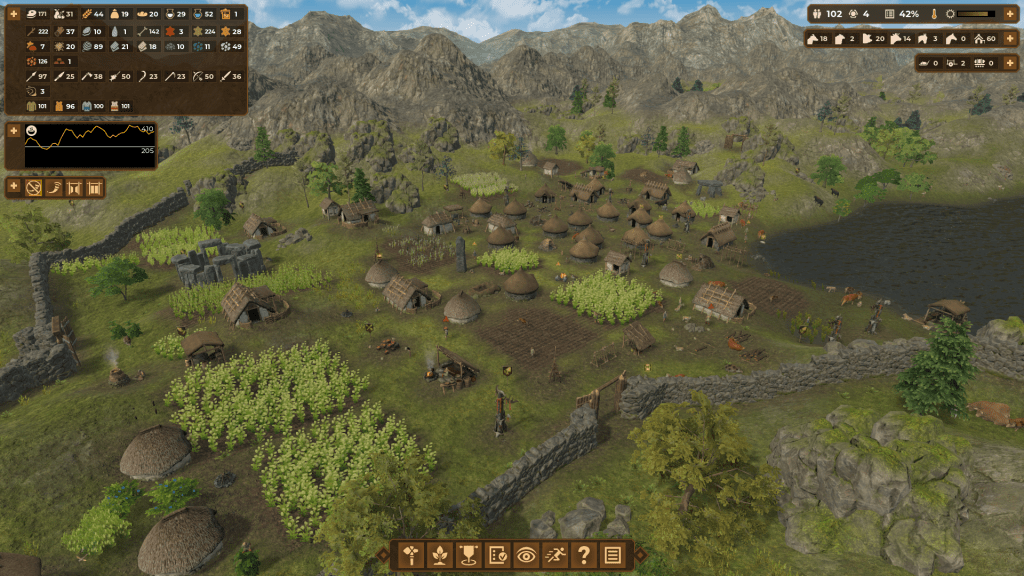Select the rally banner work area tool

467,556
